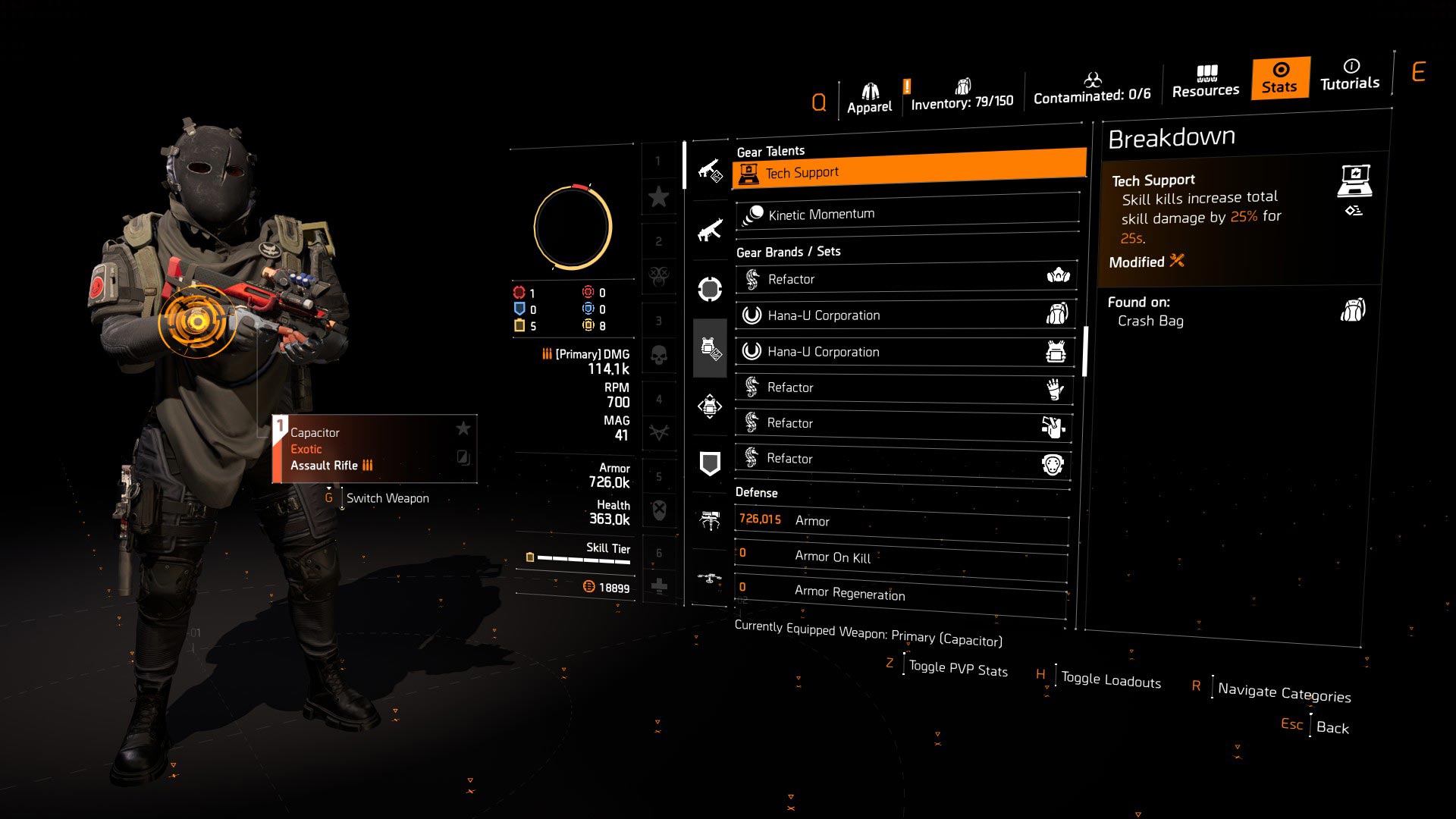Expand the Kinetic Momentum talent entry
Viewport: 1456px width, 819px height.
tap(906, 213)
